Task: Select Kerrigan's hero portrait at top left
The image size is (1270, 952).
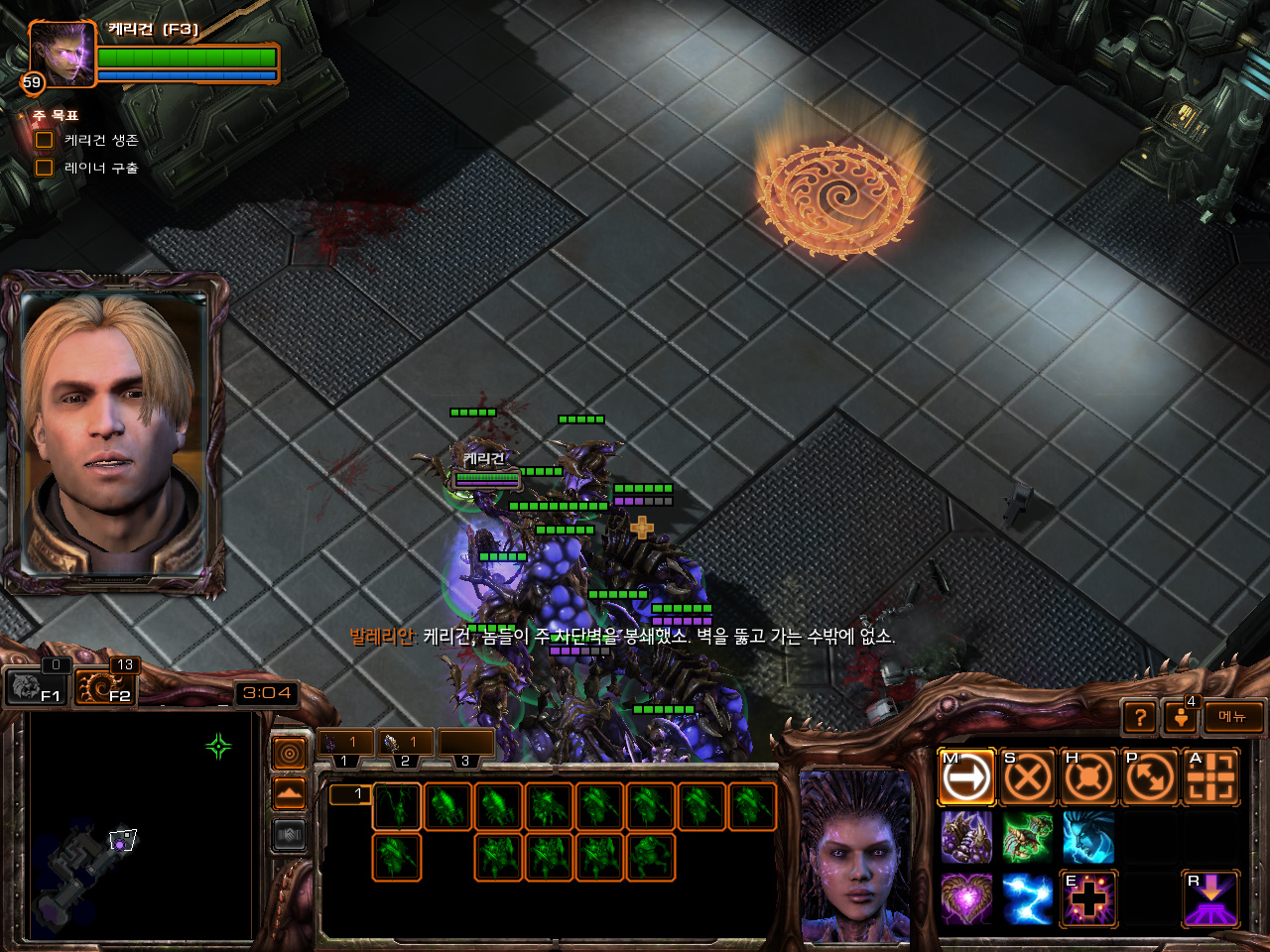Action: click(x=62, y=54)
